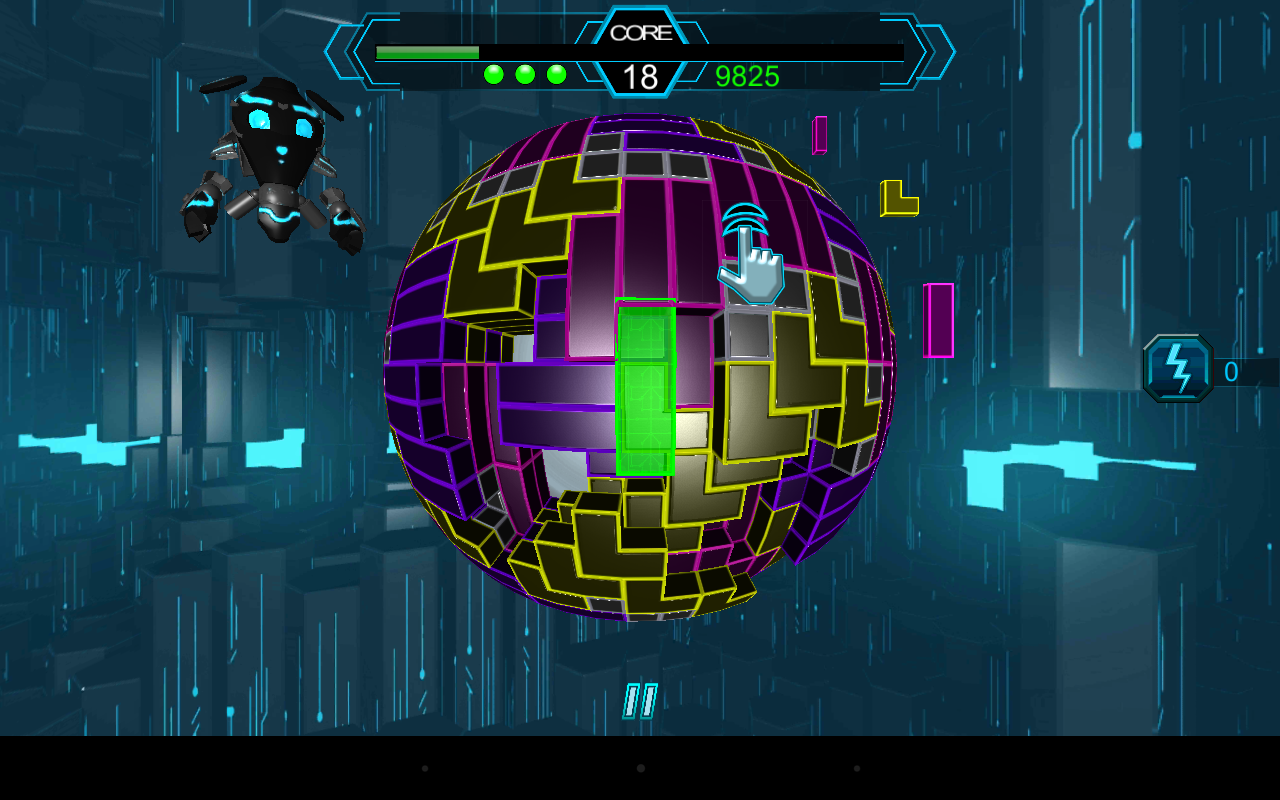Click the green score reading 9825
Viewport: 1280px width, 800px height.
tap(748, 76)
